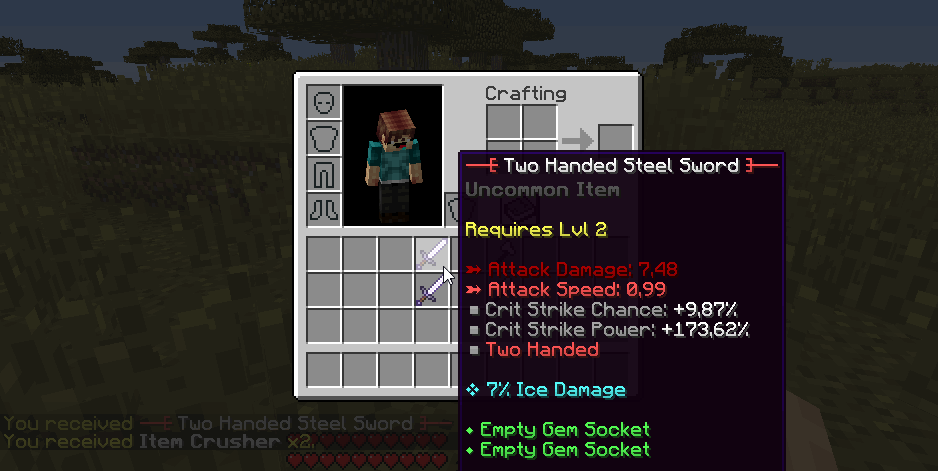Select the Two Handed Steel Sword slot

point(432,254)
